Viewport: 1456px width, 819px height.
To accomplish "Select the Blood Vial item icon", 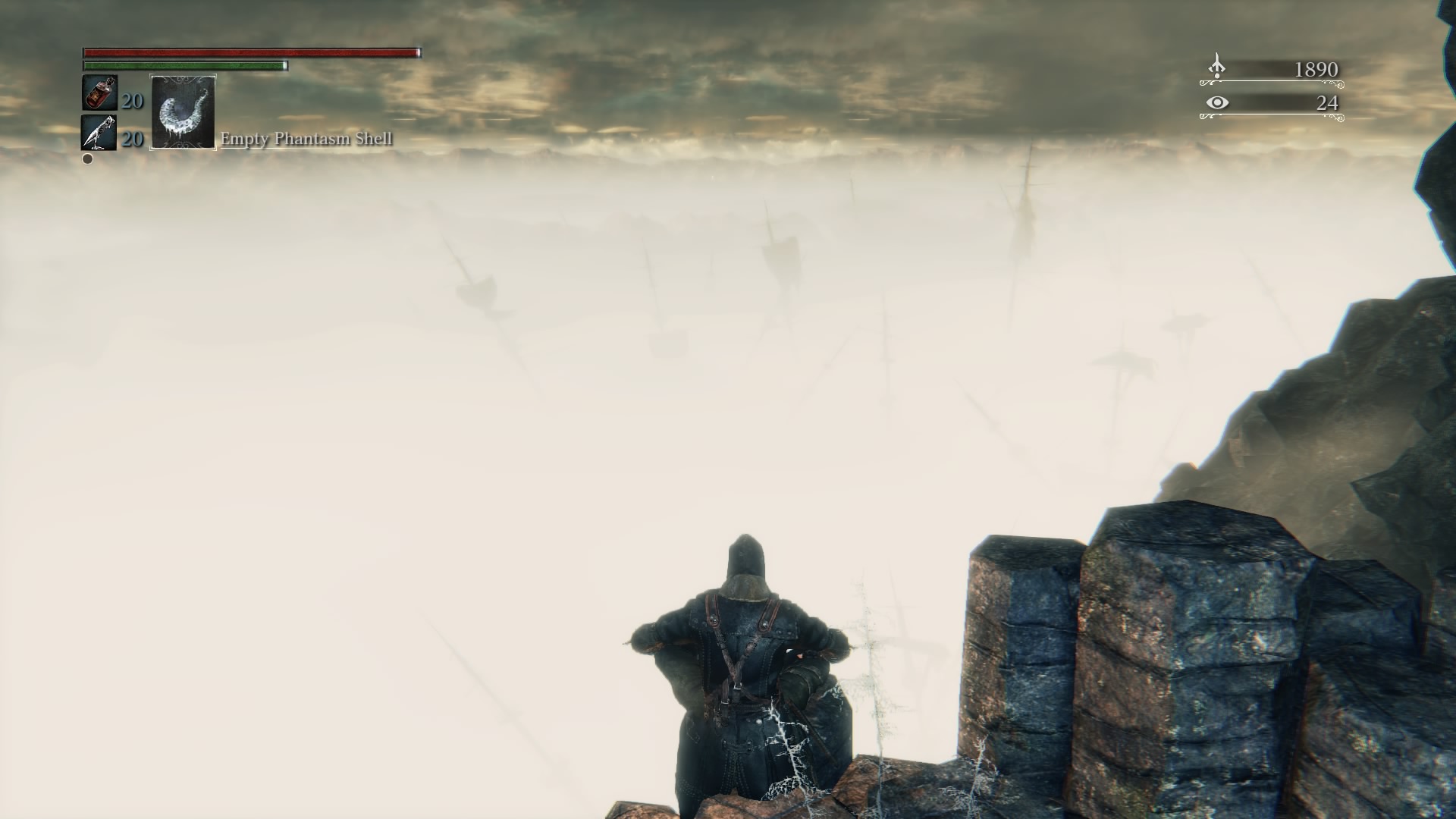I will pos(99,93).
